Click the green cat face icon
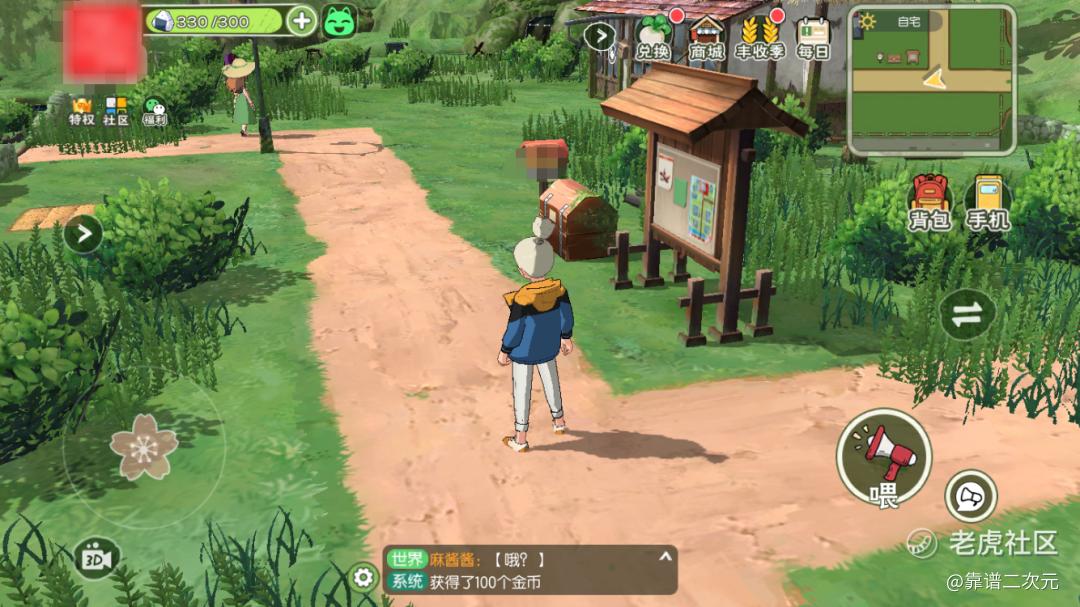The width and height of the screenshot is (1080, 607). 339,20
